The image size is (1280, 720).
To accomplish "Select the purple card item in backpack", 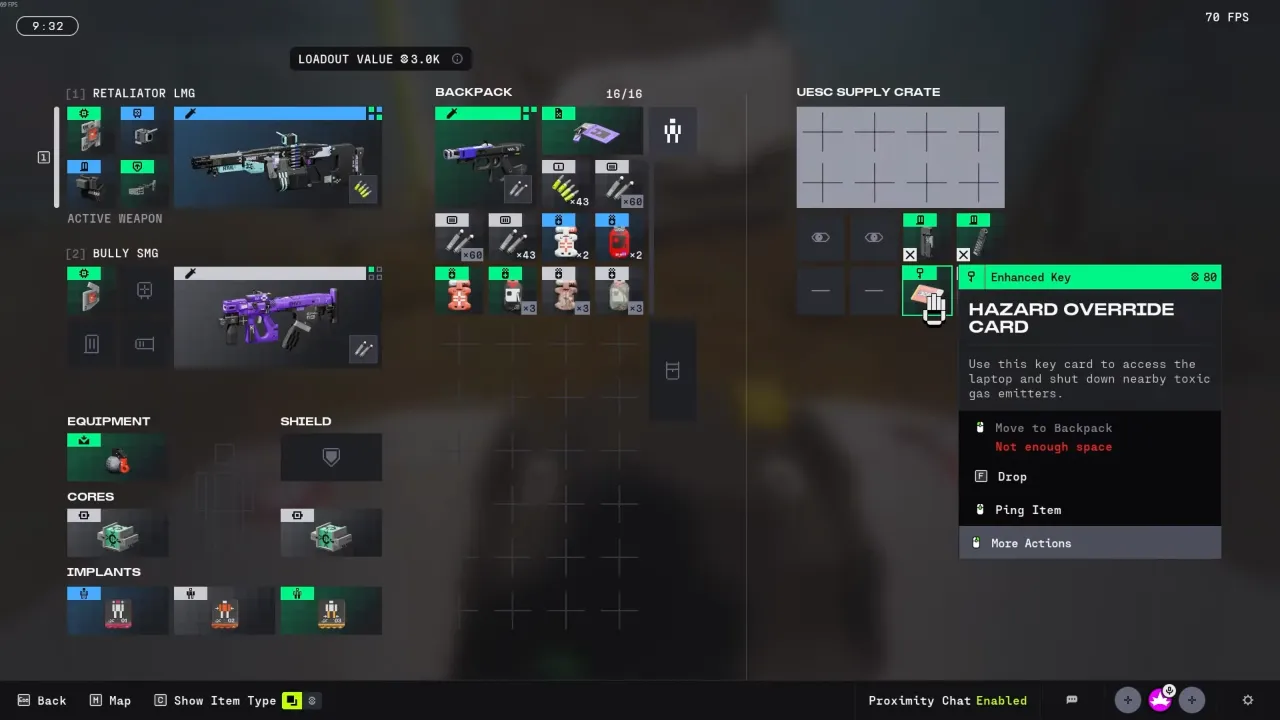I will (592, 132).
